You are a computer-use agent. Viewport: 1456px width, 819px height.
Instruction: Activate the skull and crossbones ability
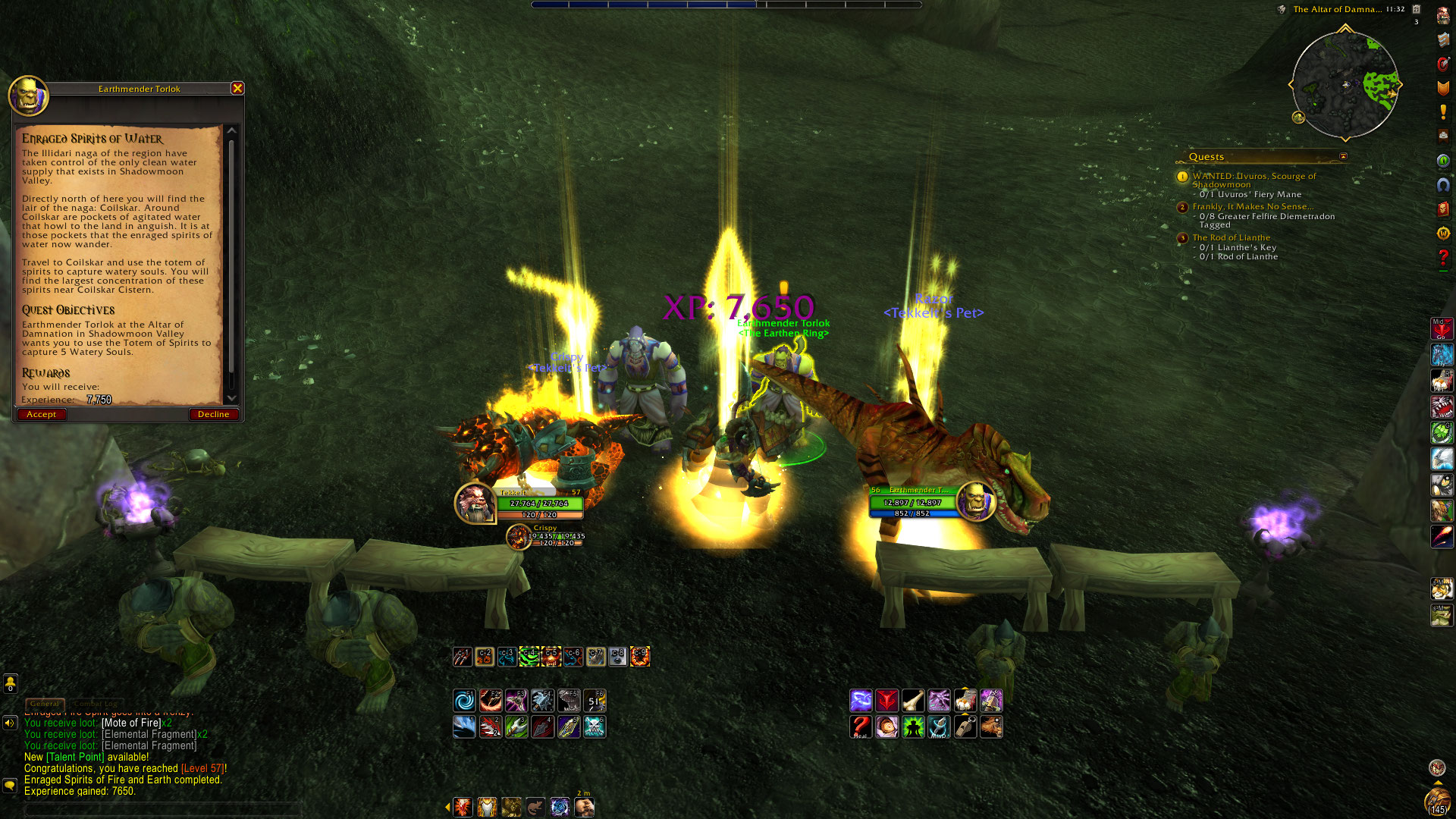(595, 726)
